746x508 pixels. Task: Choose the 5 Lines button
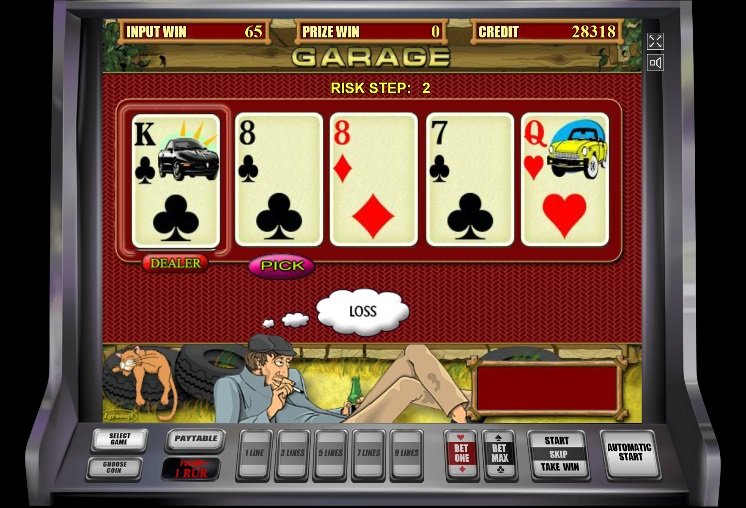330,456
